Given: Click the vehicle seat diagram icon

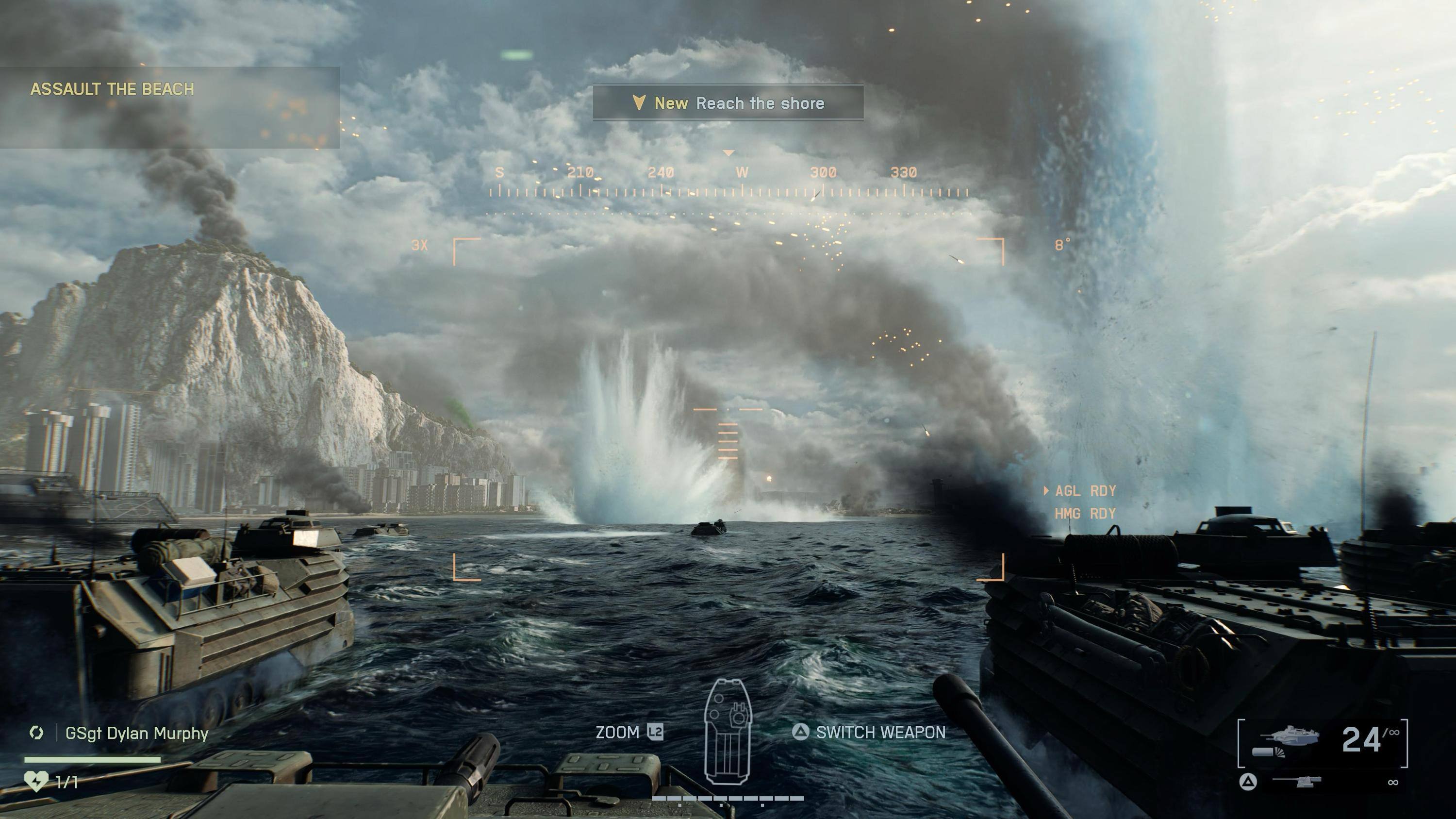Looking at the screenshot, I should pos(728,732).
